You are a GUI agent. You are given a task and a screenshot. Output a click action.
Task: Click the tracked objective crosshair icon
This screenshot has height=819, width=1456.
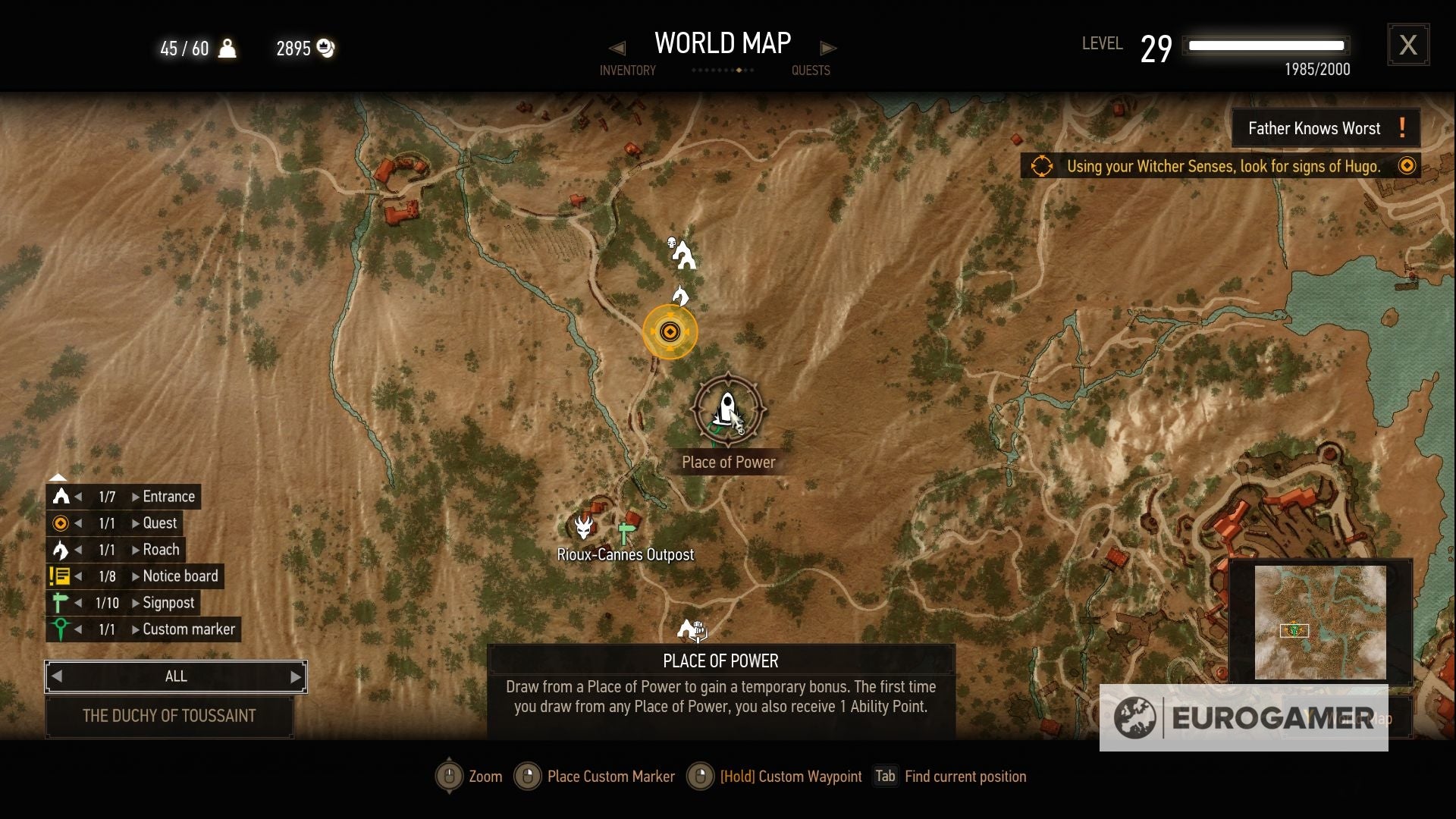[1042, 167]
